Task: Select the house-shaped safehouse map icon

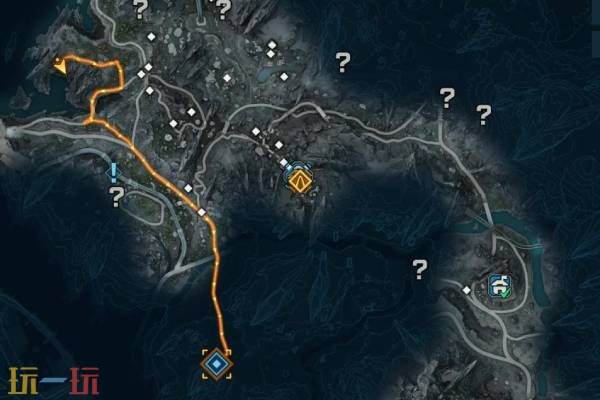Action: pos(498,286)
